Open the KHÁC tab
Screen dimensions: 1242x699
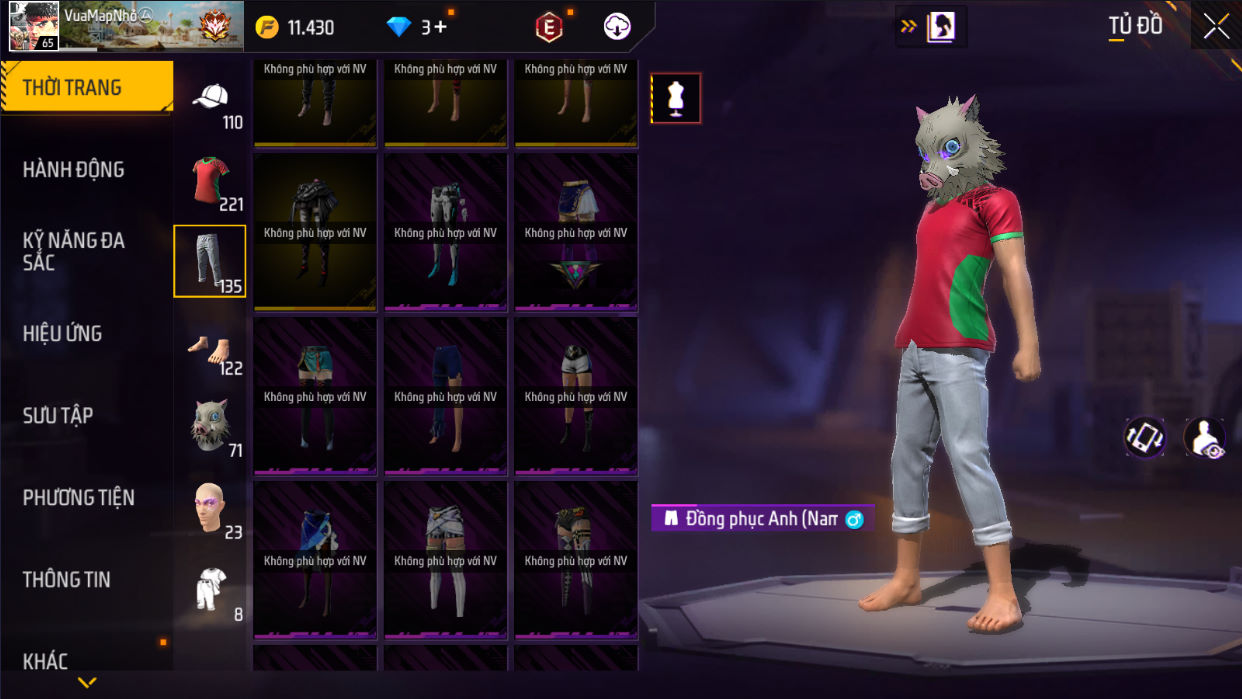pyautogui.click(x=46, y=661)
